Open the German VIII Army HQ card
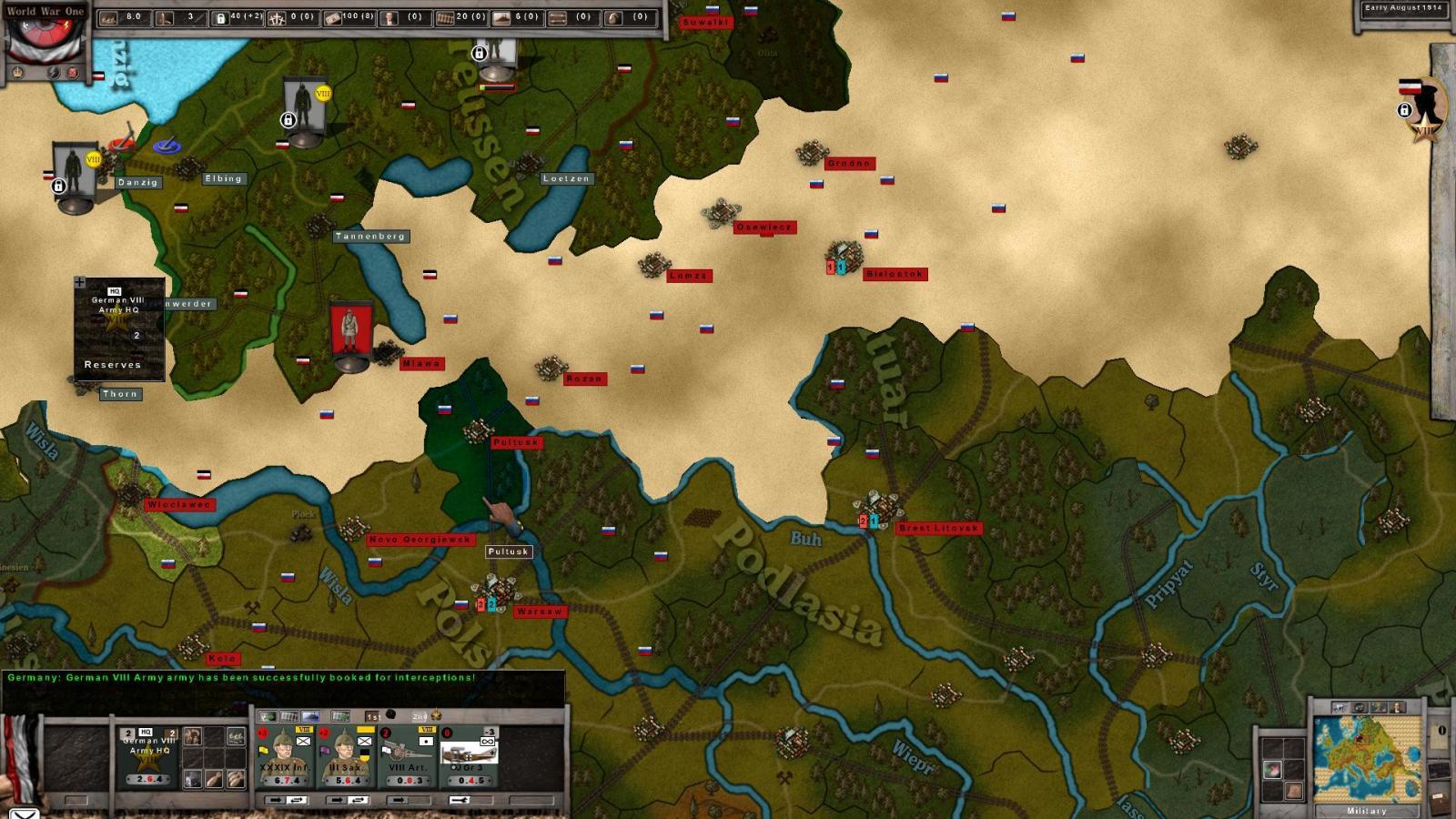 tap(148, 756)
